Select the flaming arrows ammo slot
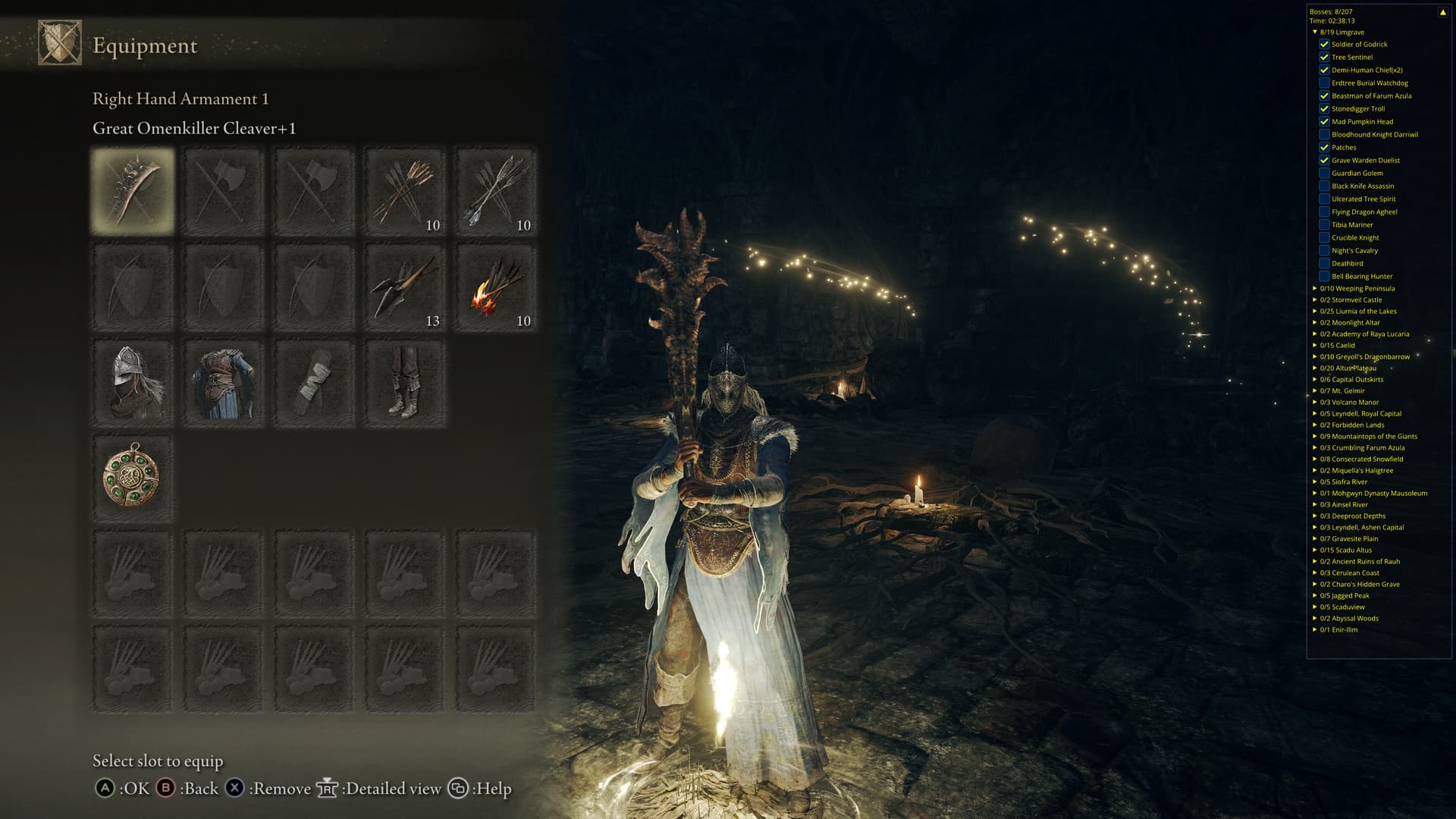 click(x=496, y=287)
